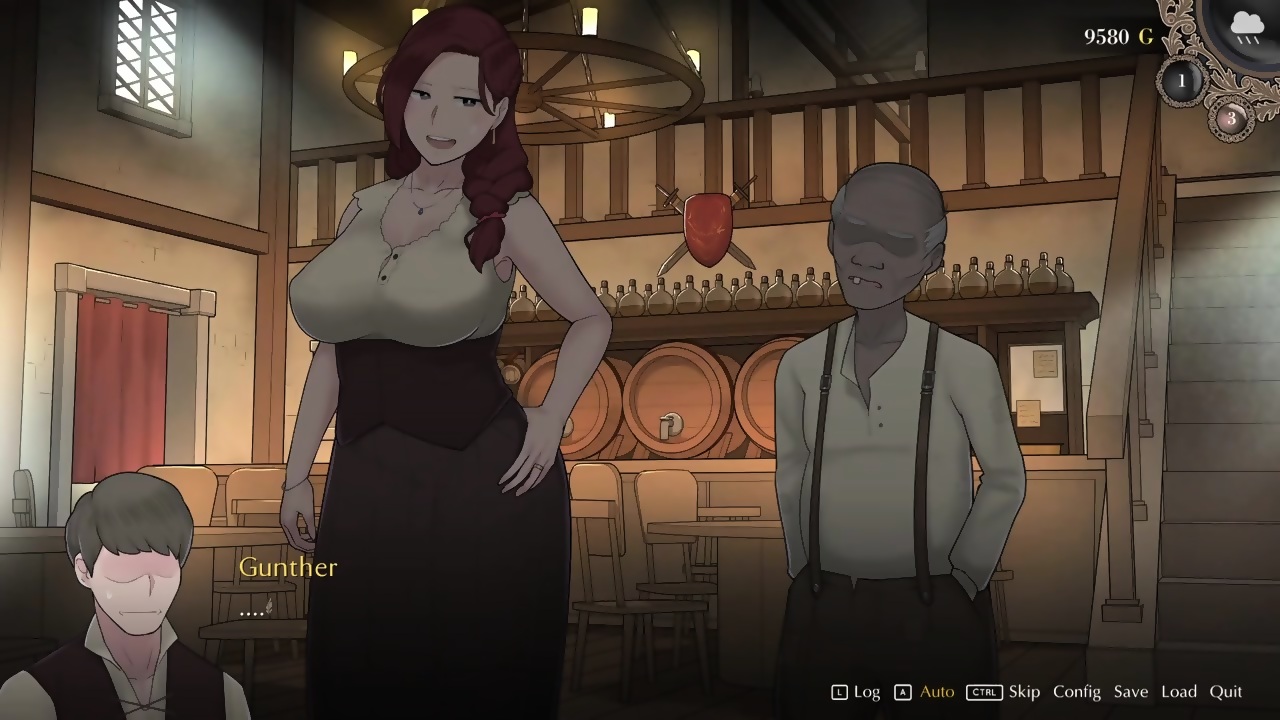Save the game
Image resolution: width=1280 pixels, height=720 pixels.
coord(1130,692)
